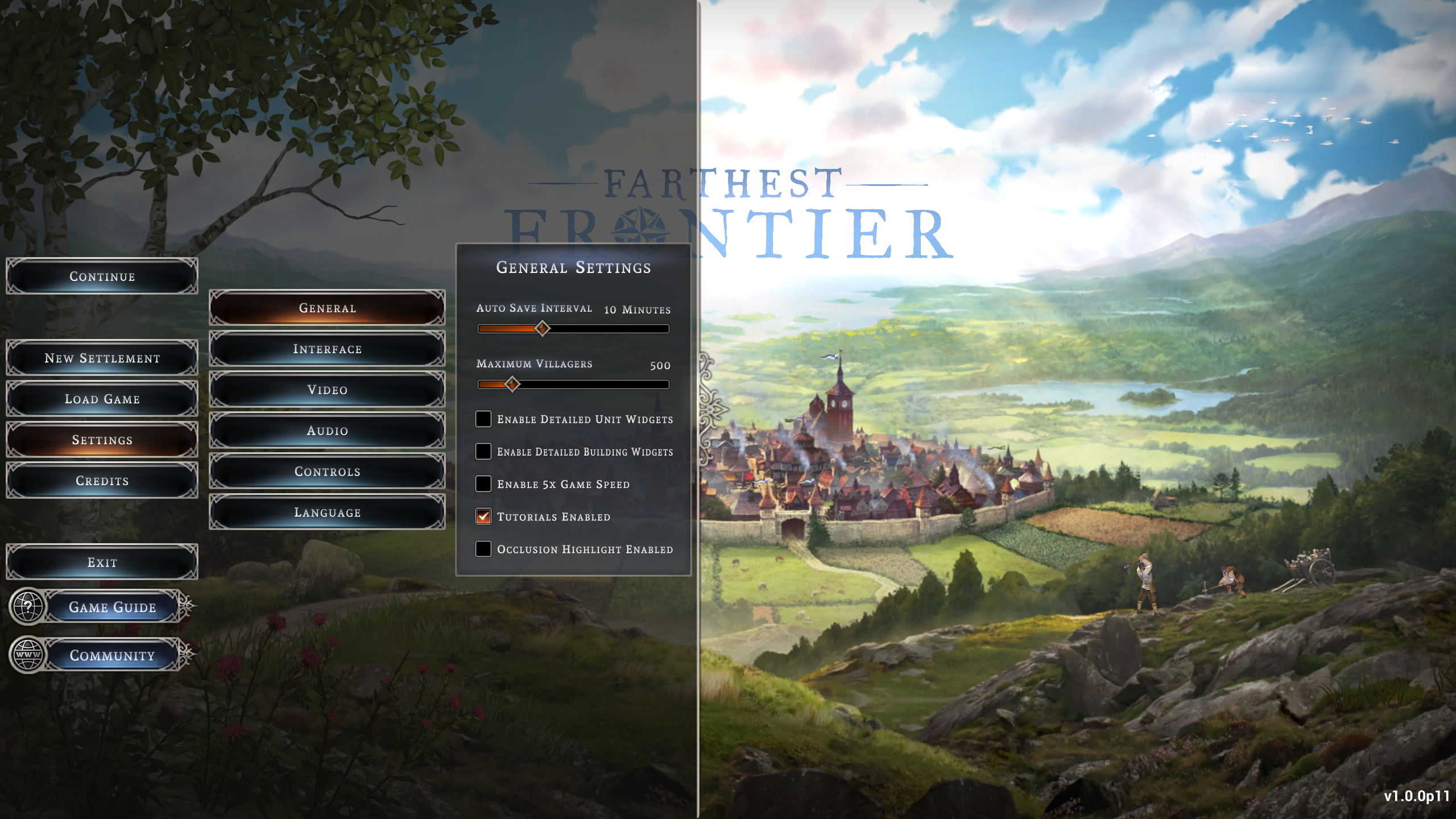Exit the game

click(102, 562)
